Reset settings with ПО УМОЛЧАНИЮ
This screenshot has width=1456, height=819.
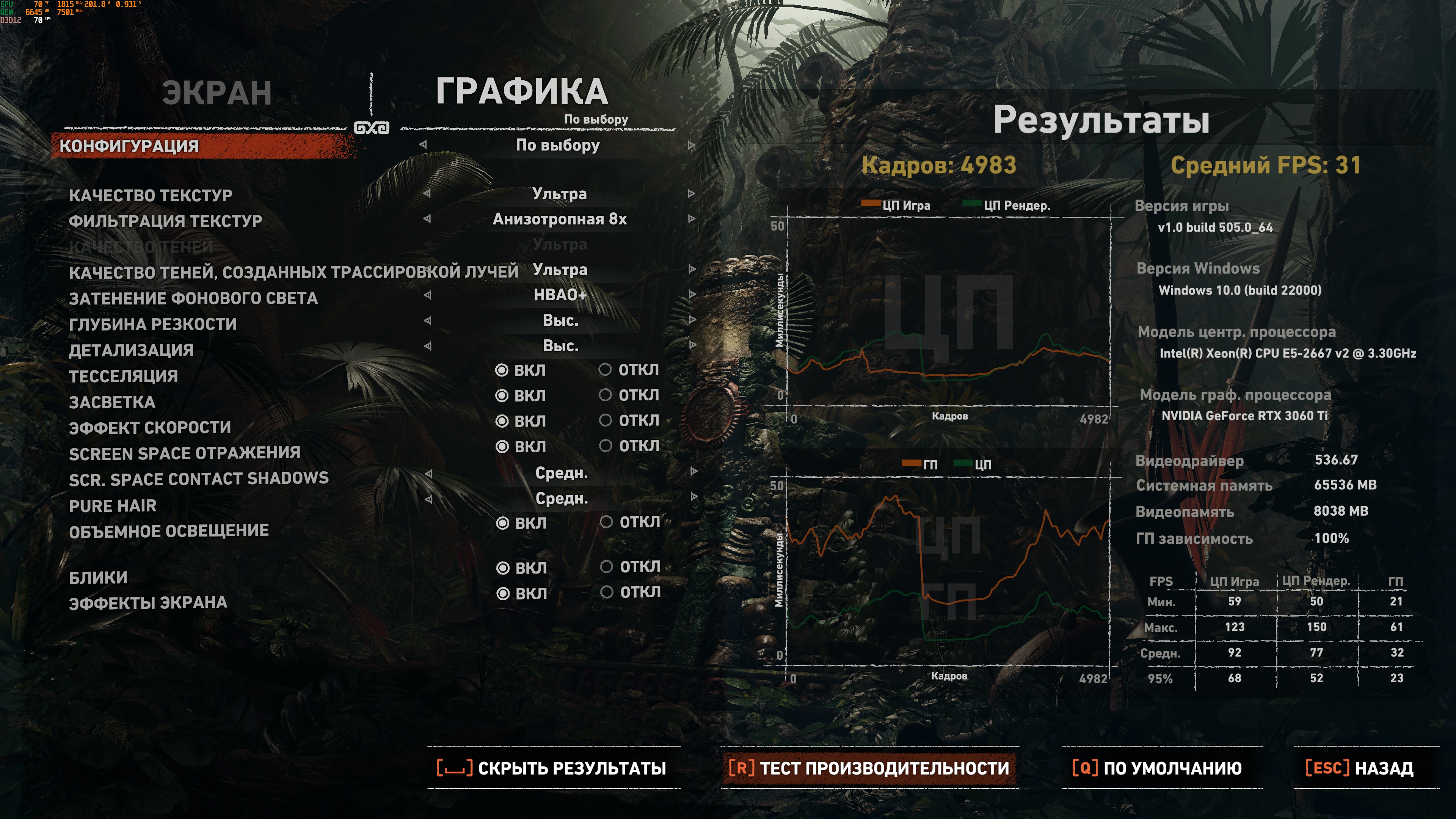(x=1157, y=768)
